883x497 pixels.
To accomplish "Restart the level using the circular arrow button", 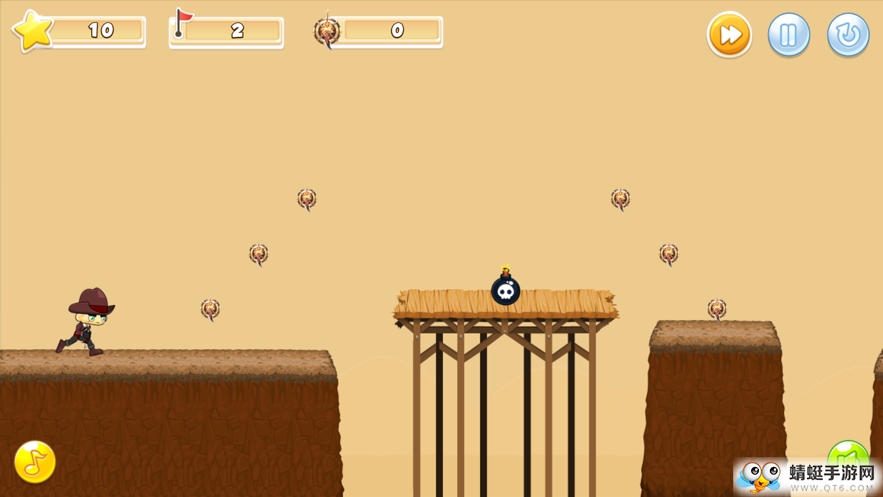I will (847, 35).
